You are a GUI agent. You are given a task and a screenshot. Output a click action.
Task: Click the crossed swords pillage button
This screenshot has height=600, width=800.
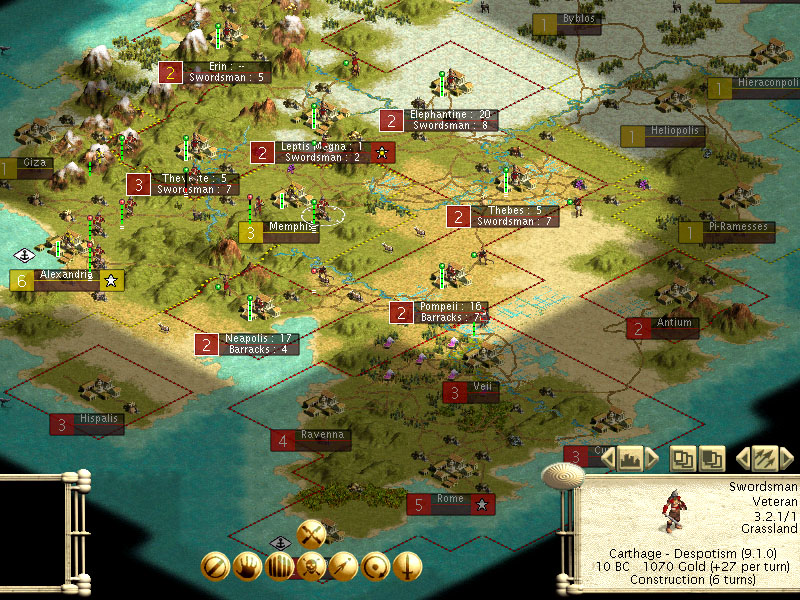click(312, 534)
